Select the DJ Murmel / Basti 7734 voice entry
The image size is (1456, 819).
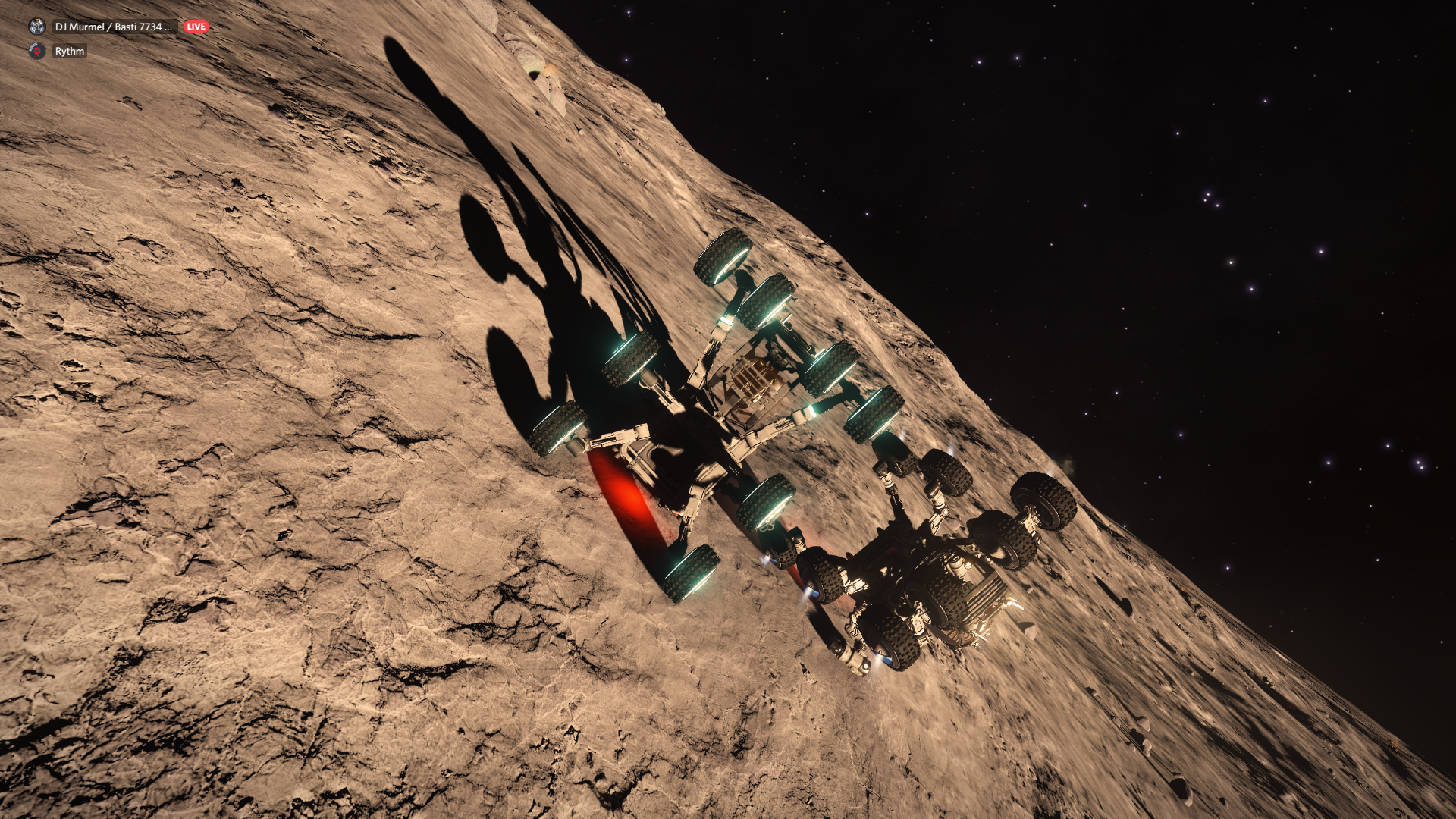point(113,27)
